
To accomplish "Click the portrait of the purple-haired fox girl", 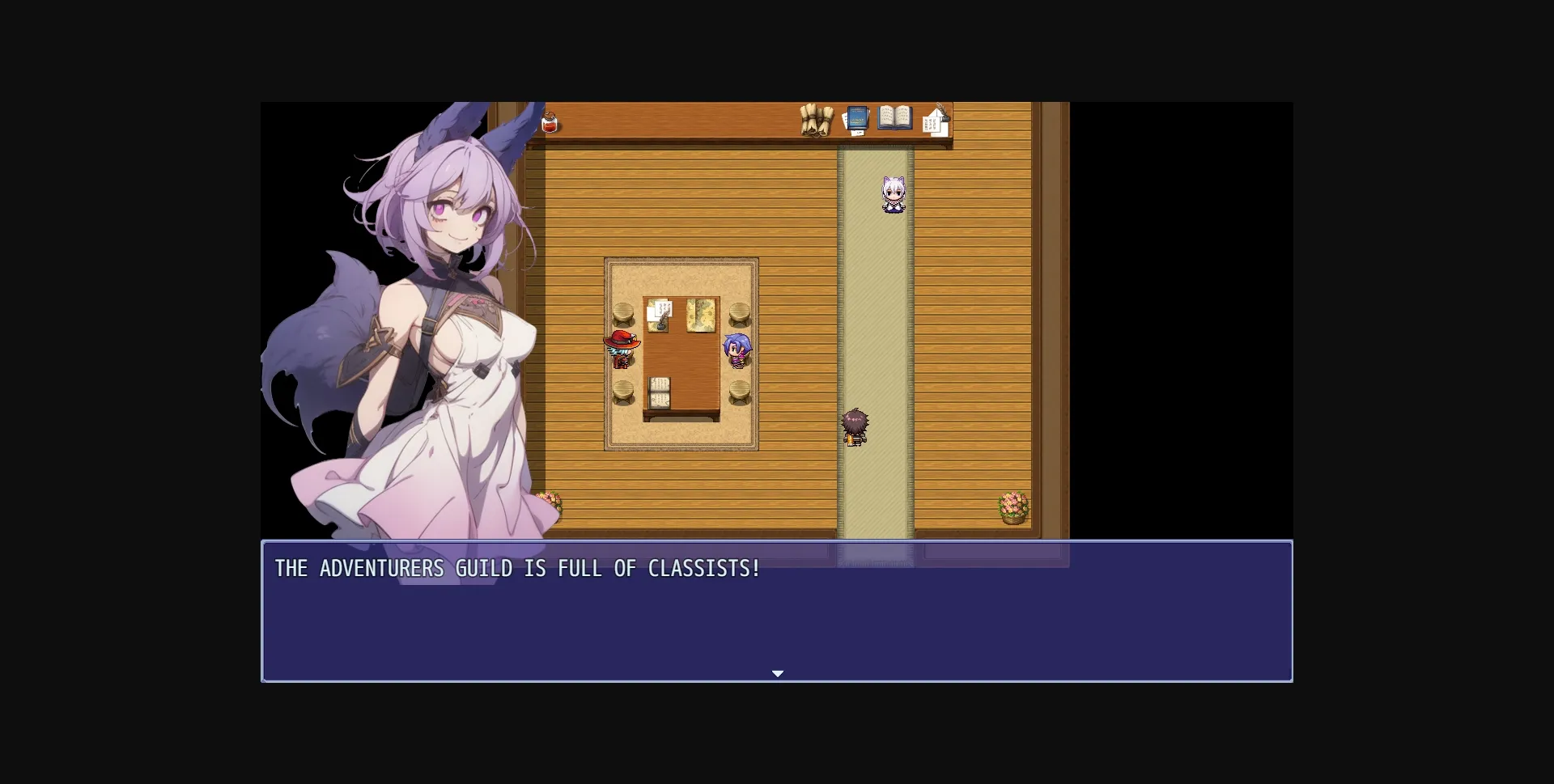I will coord(441,324).
